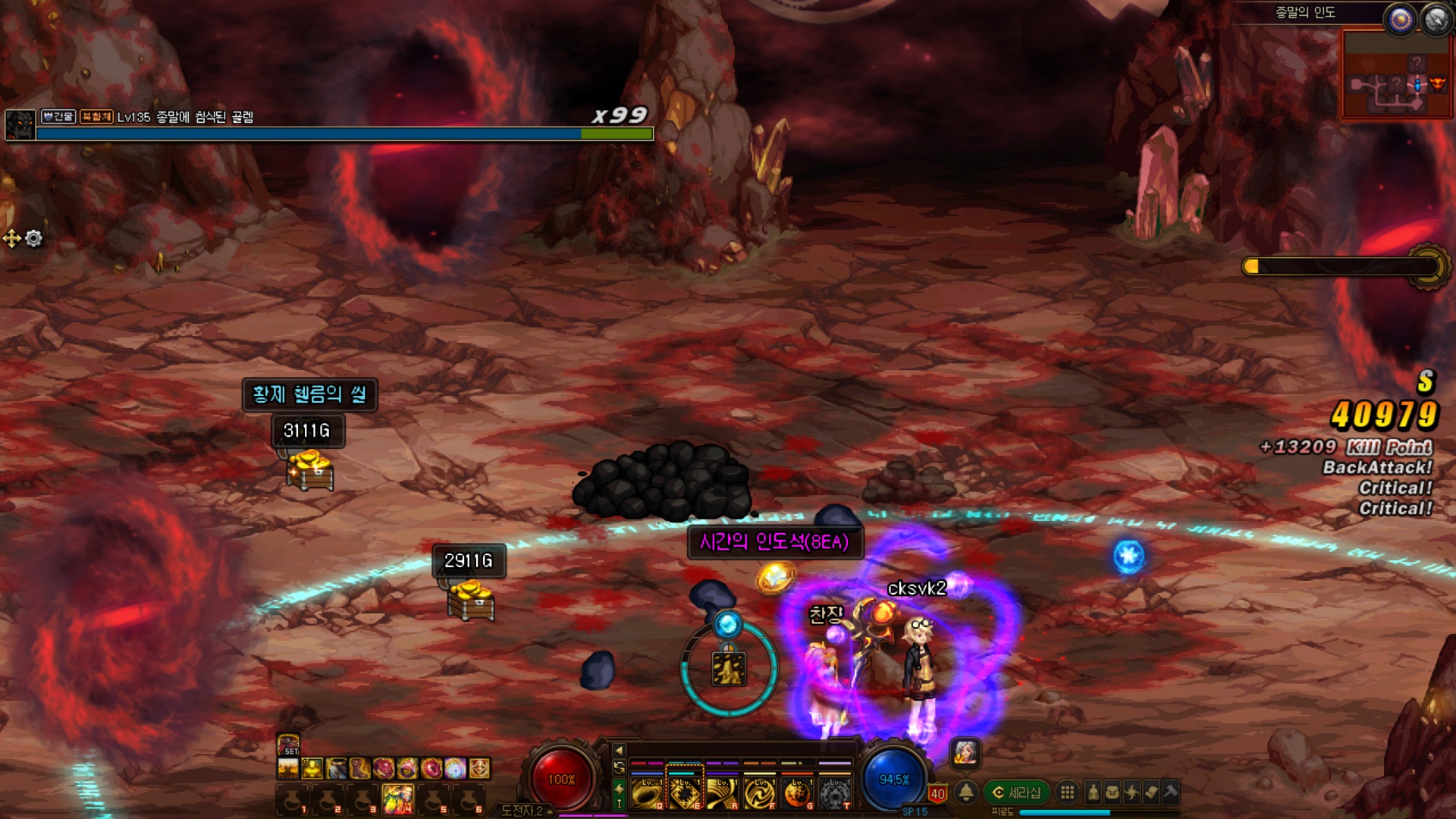Open the inventory bag icon
Image resolution: width=1456 pixels, height=819 pixels.
[x=1112, y=792]
